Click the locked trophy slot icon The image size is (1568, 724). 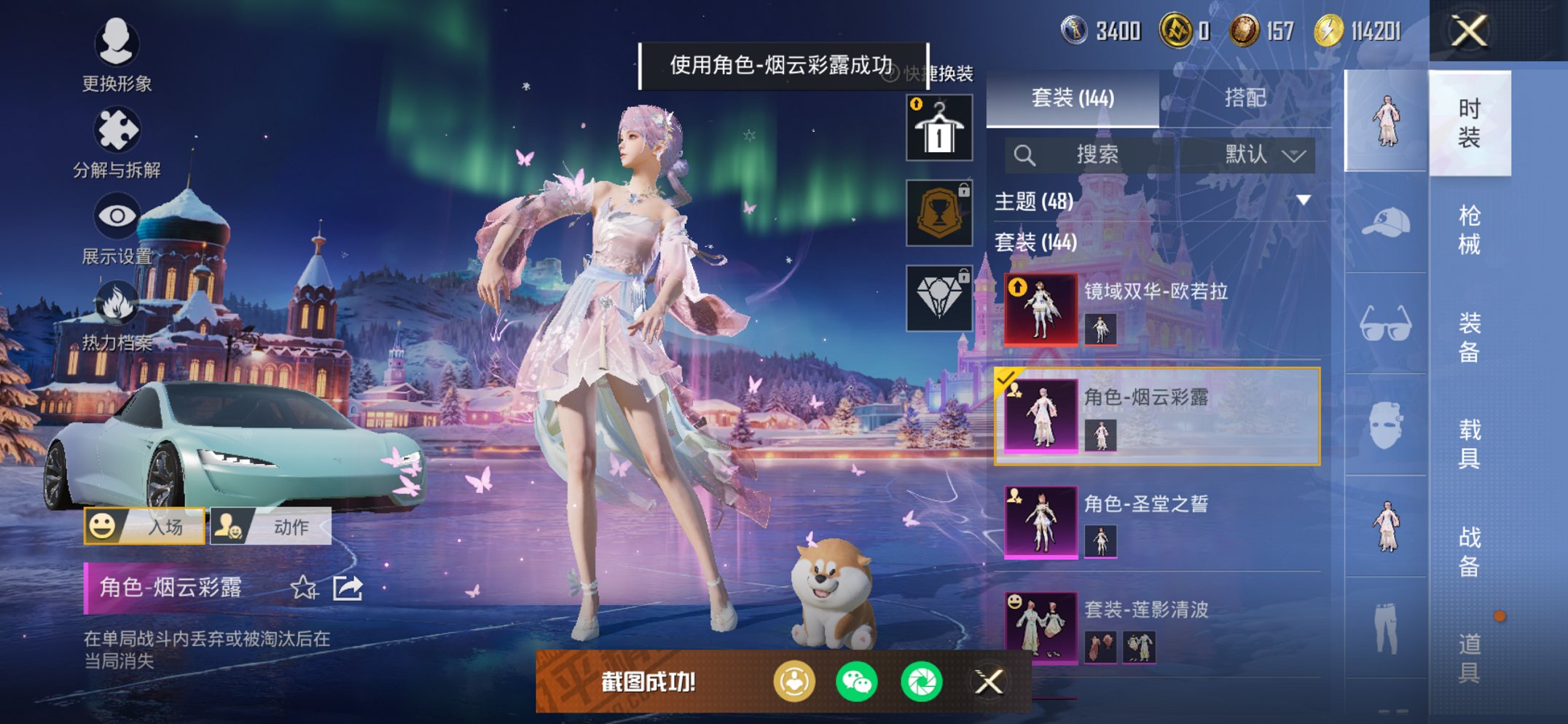938,213
